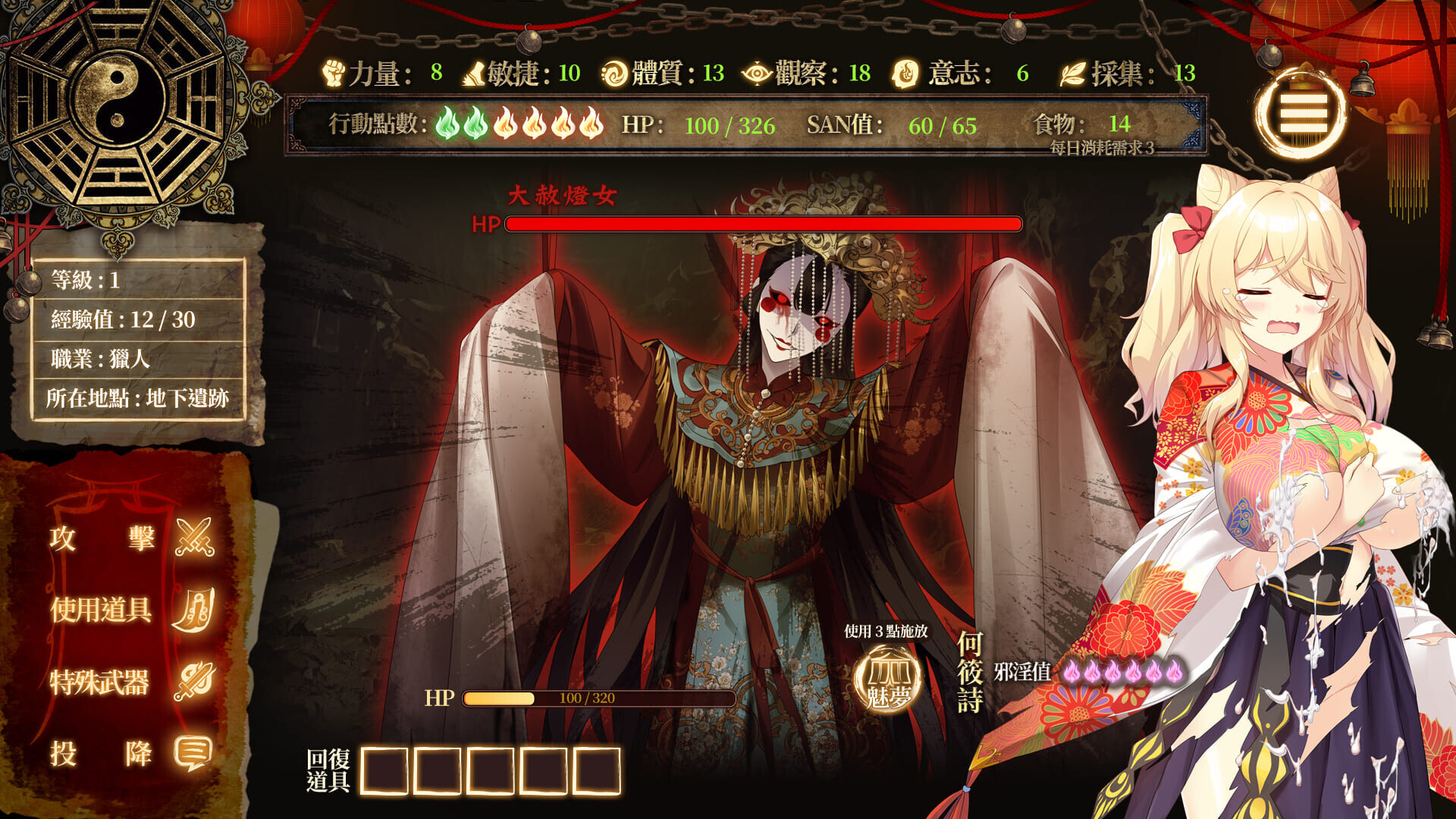Choose the 攻擊 attack command
This screenshot has height=819, width=1456.
click(x=132, y=538)
